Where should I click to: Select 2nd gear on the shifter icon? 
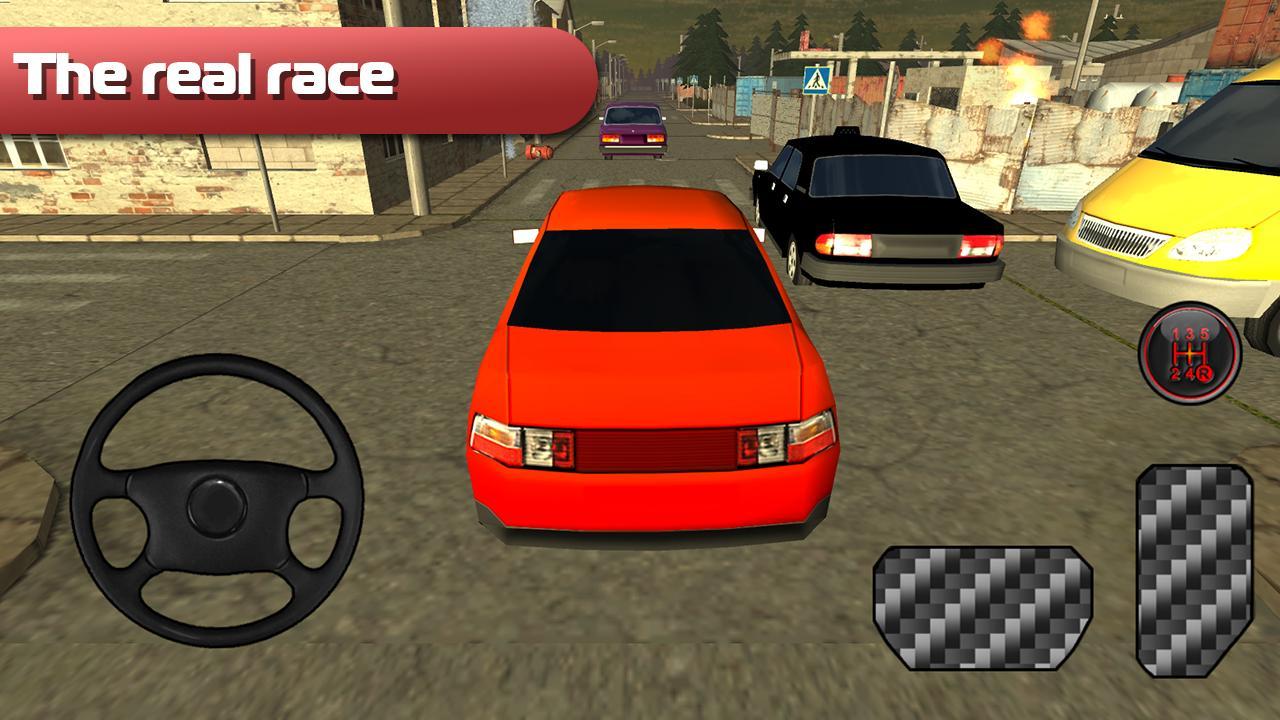click(x=1176, y=373)
